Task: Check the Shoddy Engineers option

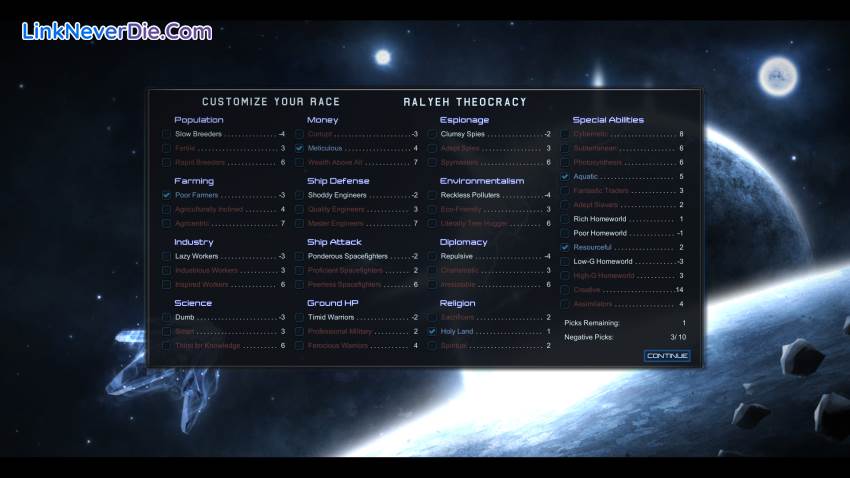Action: (x=299, y=195)
